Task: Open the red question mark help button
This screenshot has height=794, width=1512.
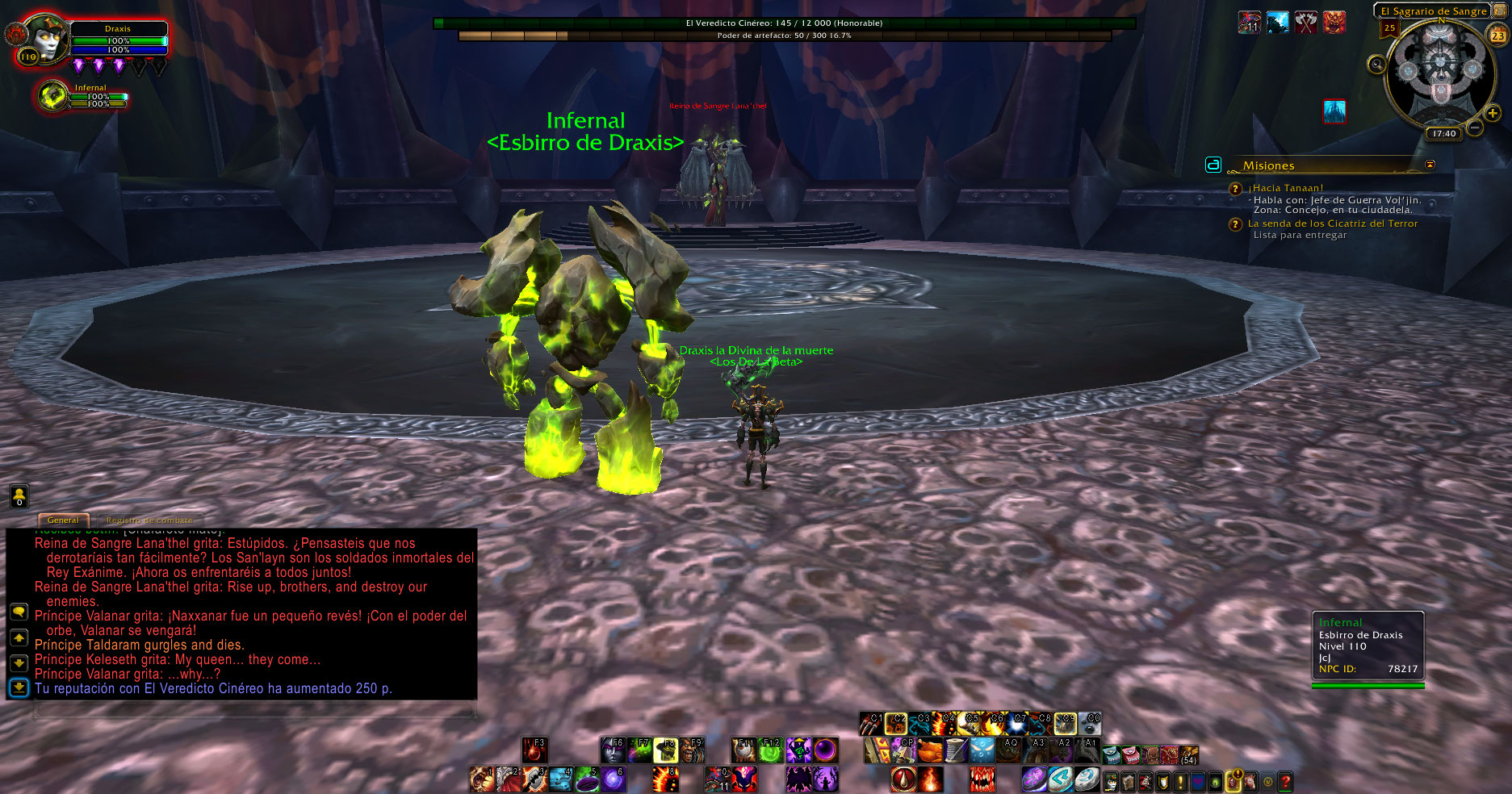Action: pos(1285,781)
